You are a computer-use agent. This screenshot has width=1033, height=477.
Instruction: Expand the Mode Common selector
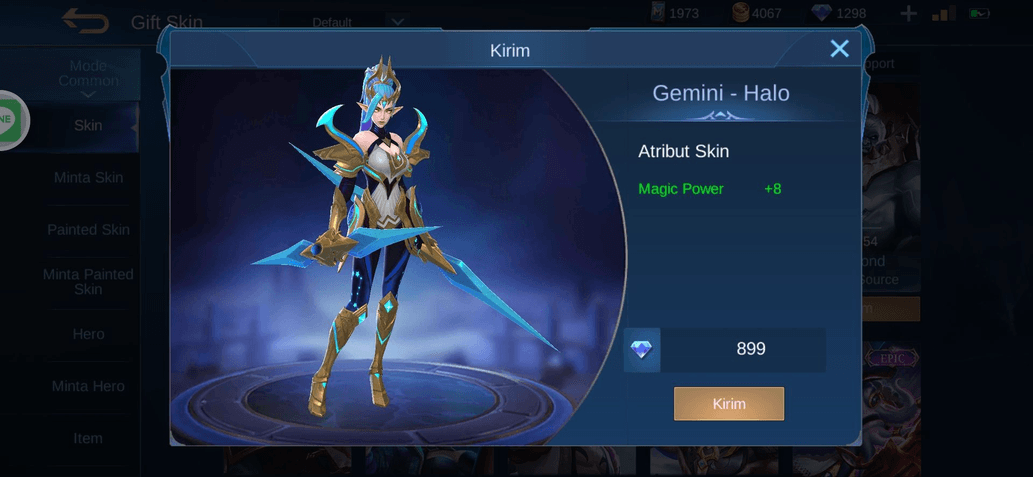[x=88, y=76]
